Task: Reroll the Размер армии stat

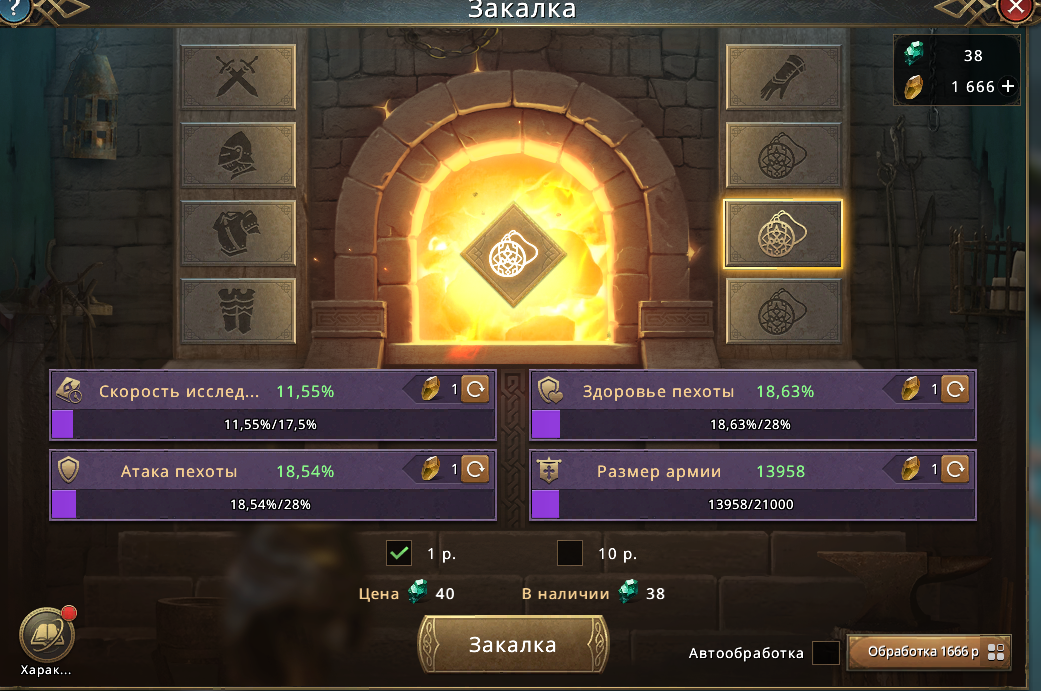Action: (x=955, y=469)
